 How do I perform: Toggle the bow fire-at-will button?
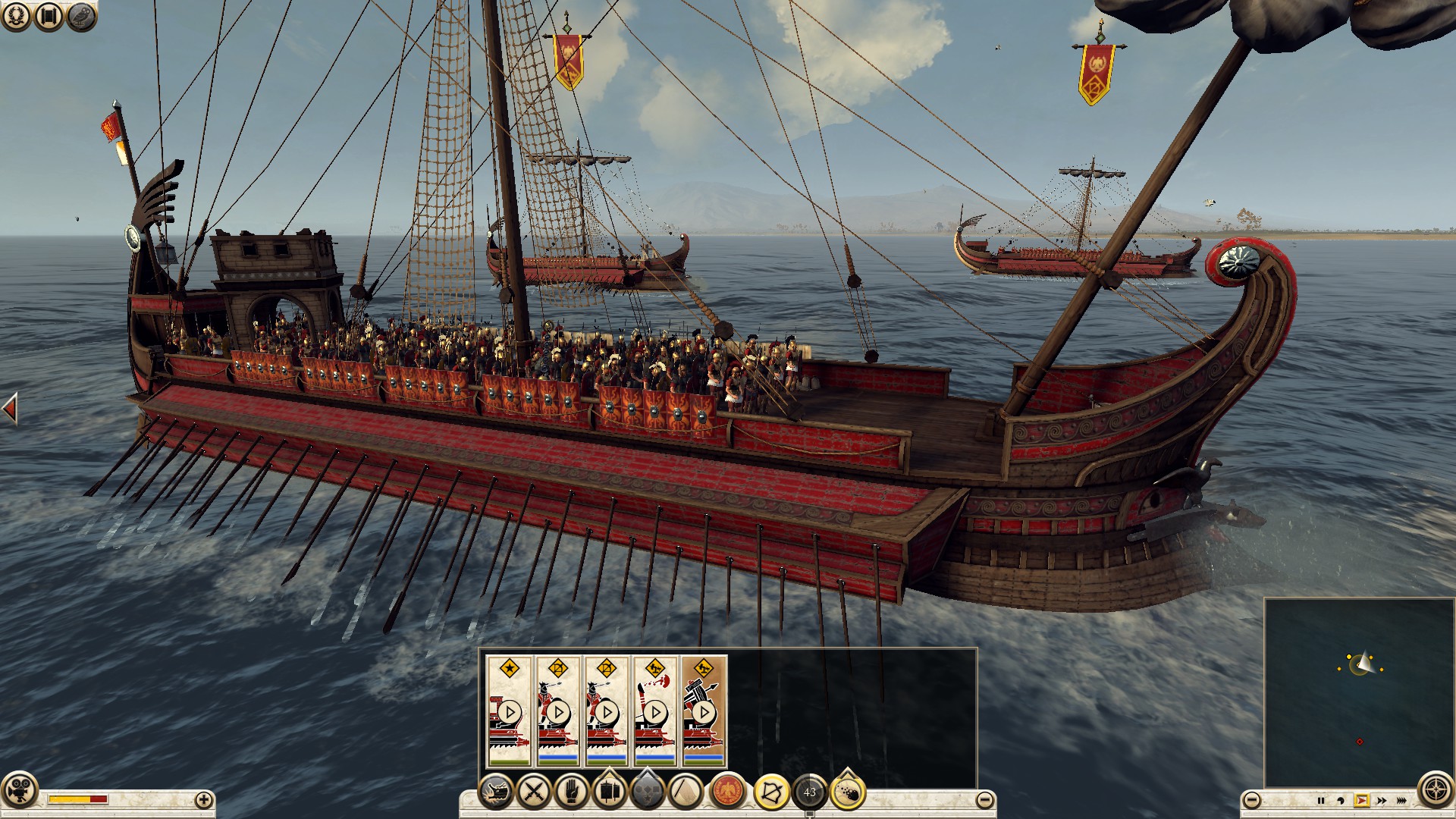pyautogui.click(x=771, y=792)
